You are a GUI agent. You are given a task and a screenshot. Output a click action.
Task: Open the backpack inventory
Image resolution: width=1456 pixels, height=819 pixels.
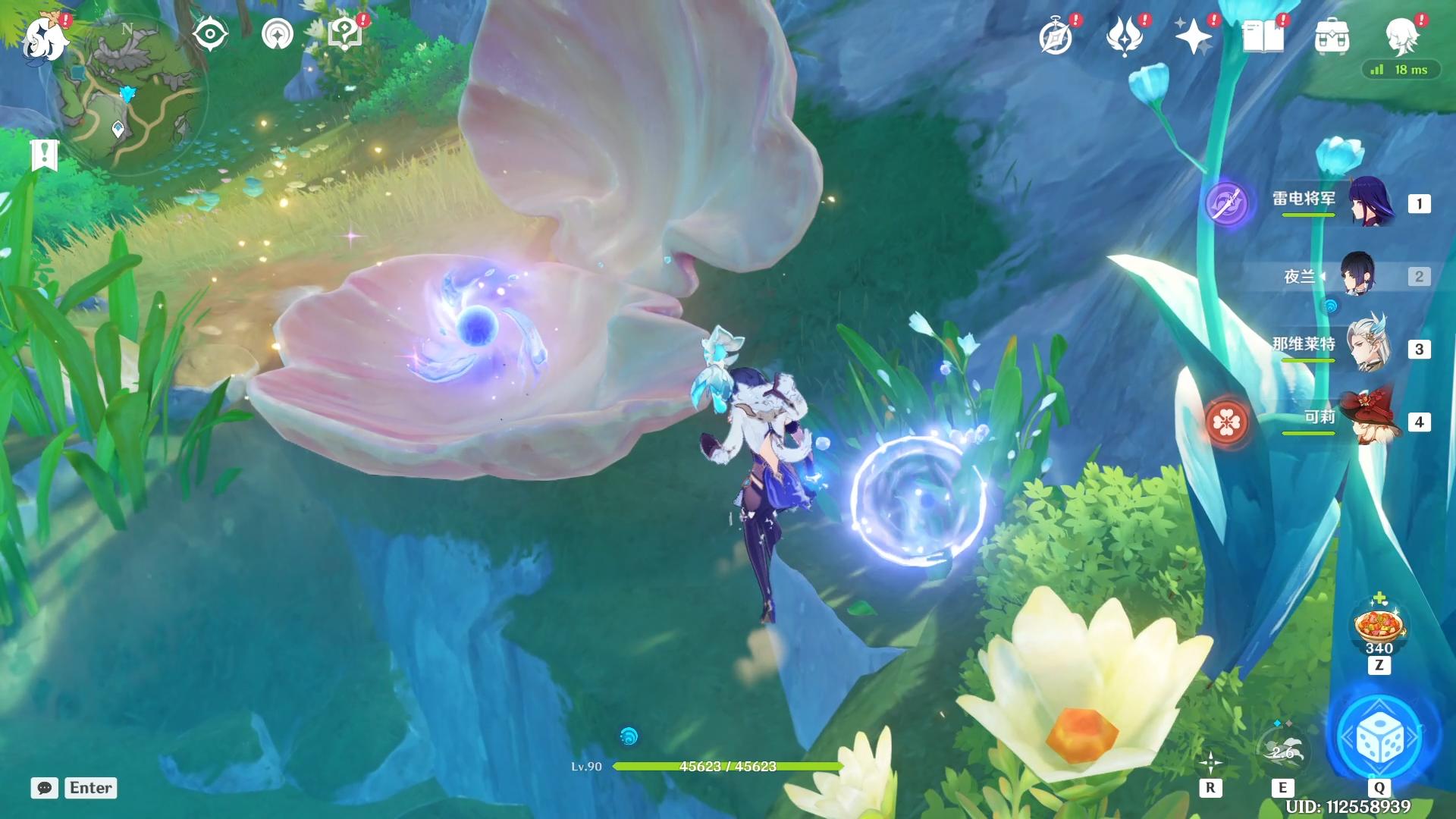(x=1332, y=36)
